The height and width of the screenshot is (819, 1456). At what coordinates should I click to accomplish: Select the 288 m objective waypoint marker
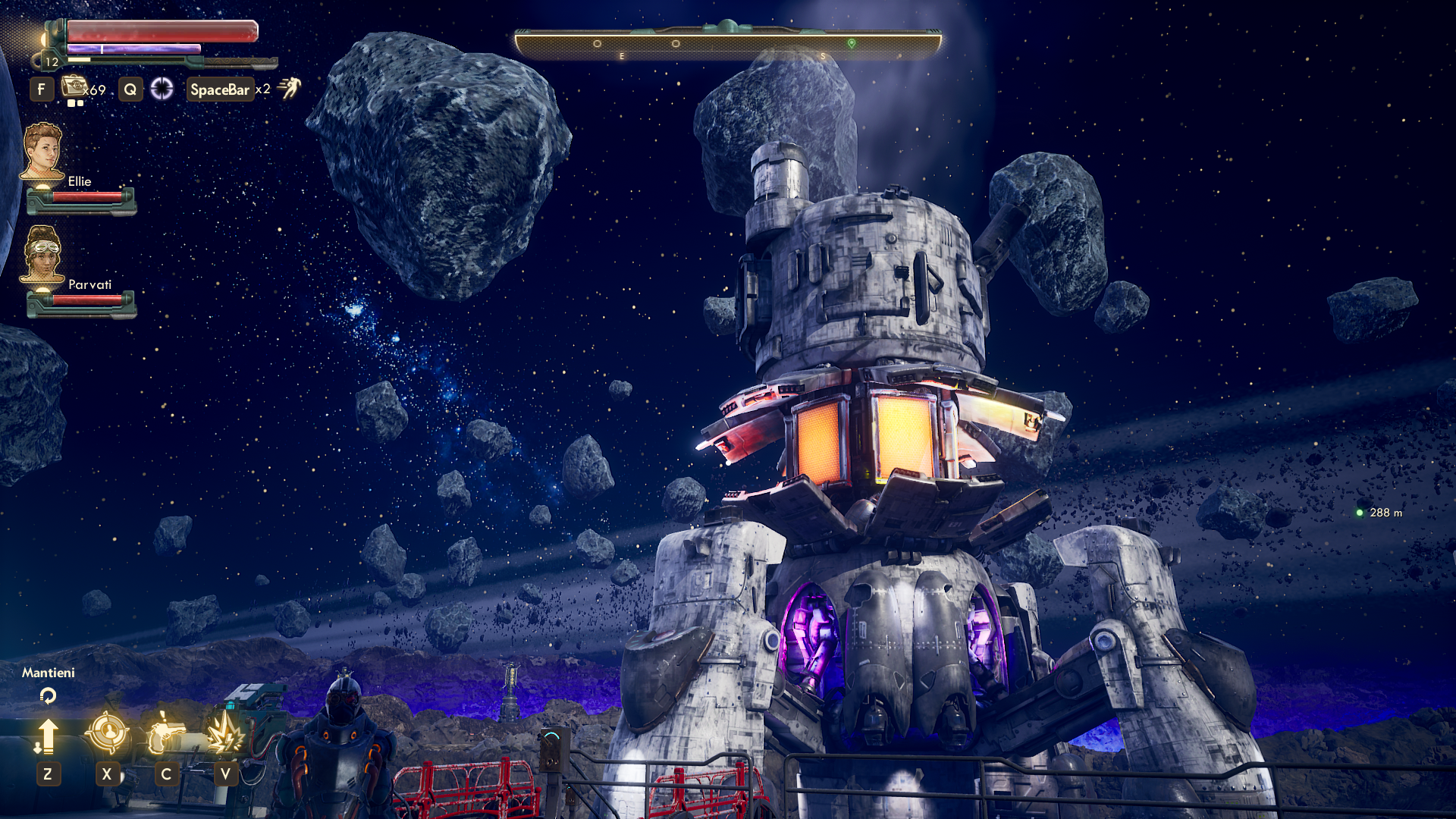(x=1360, y=513)
